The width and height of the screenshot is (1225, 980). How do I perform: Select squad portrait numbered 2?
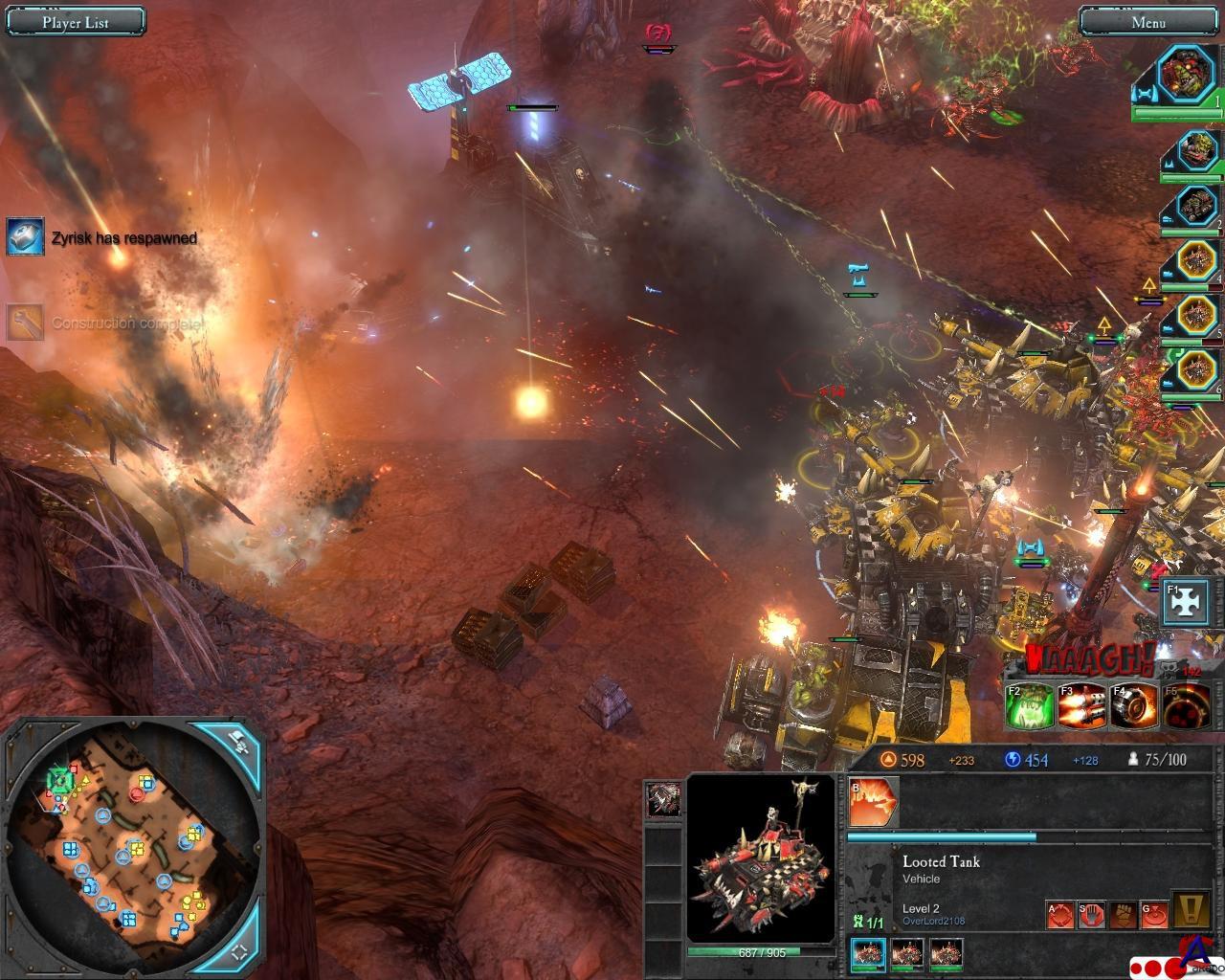[x=1192, y=204]
